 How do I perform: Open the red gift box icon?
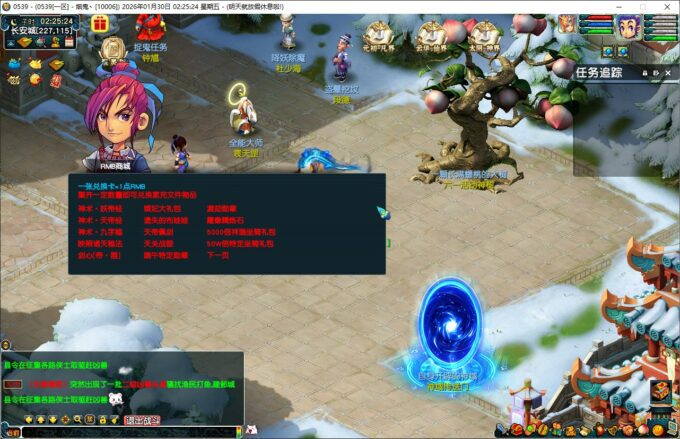coord(100,23)
